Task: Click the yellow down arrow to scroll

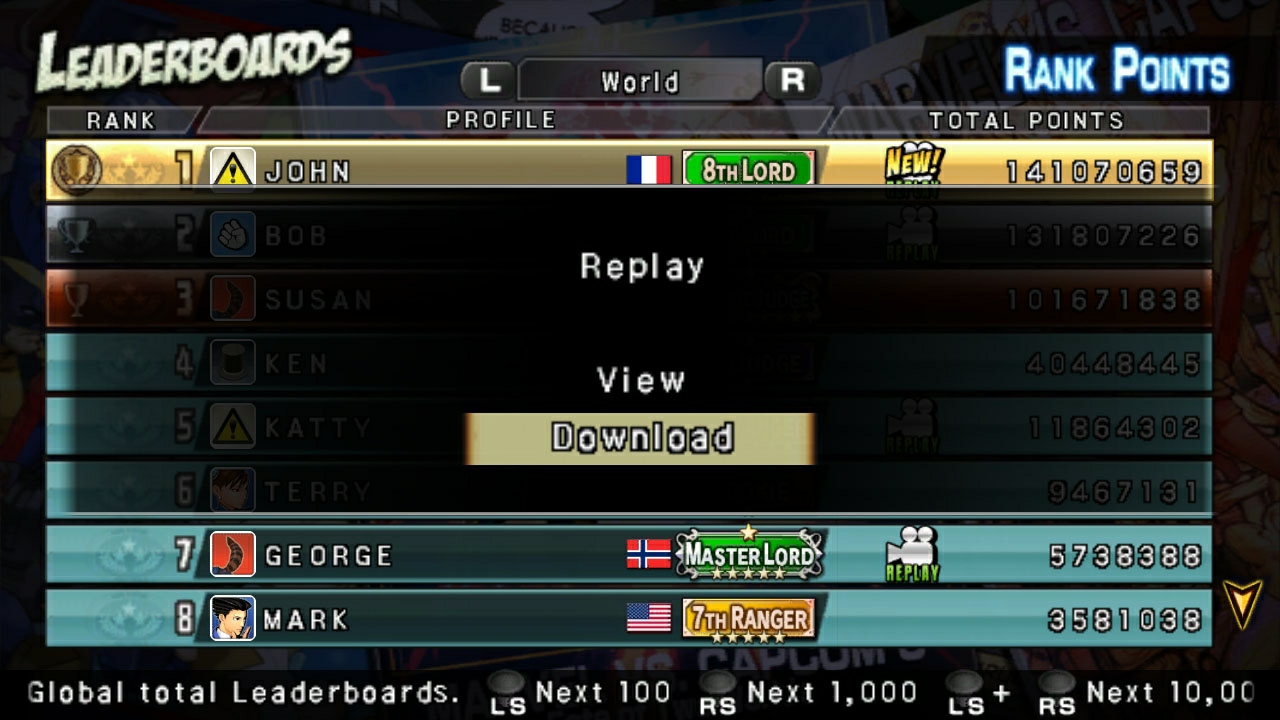Action: (1243, 602)
